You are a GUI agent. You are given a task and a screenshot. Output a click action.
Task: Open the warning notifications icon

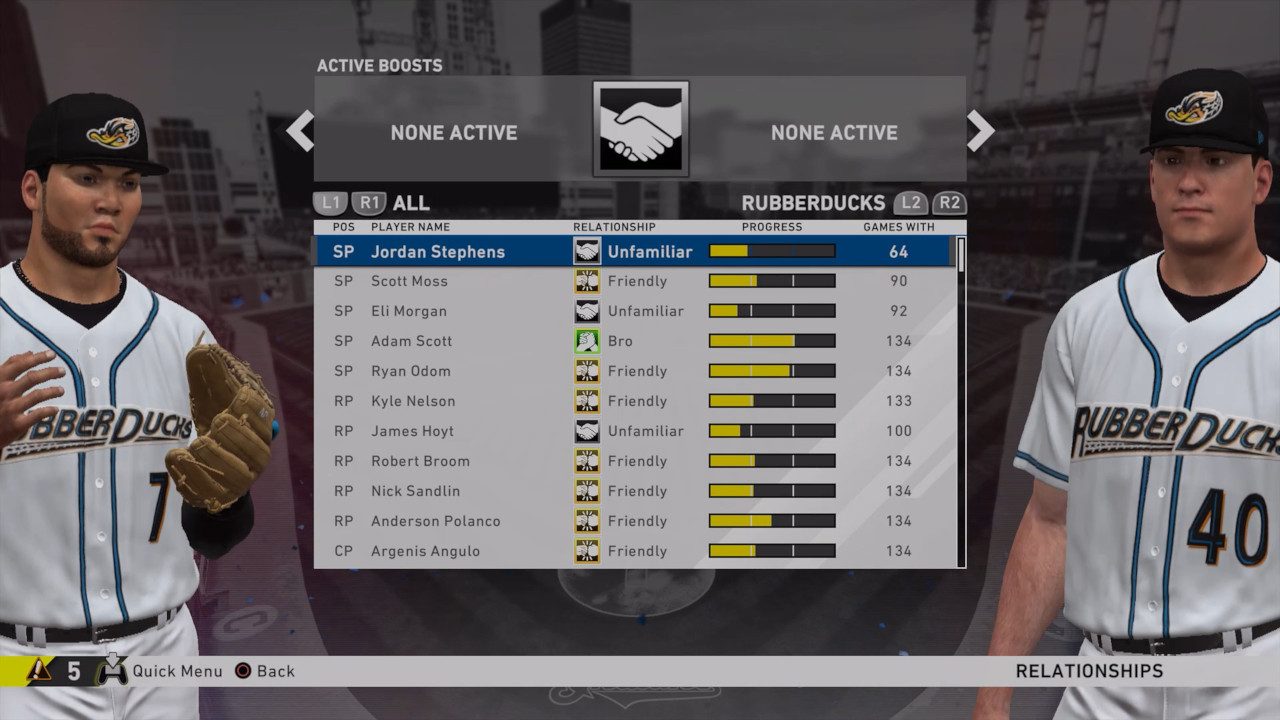coord(40,670)
